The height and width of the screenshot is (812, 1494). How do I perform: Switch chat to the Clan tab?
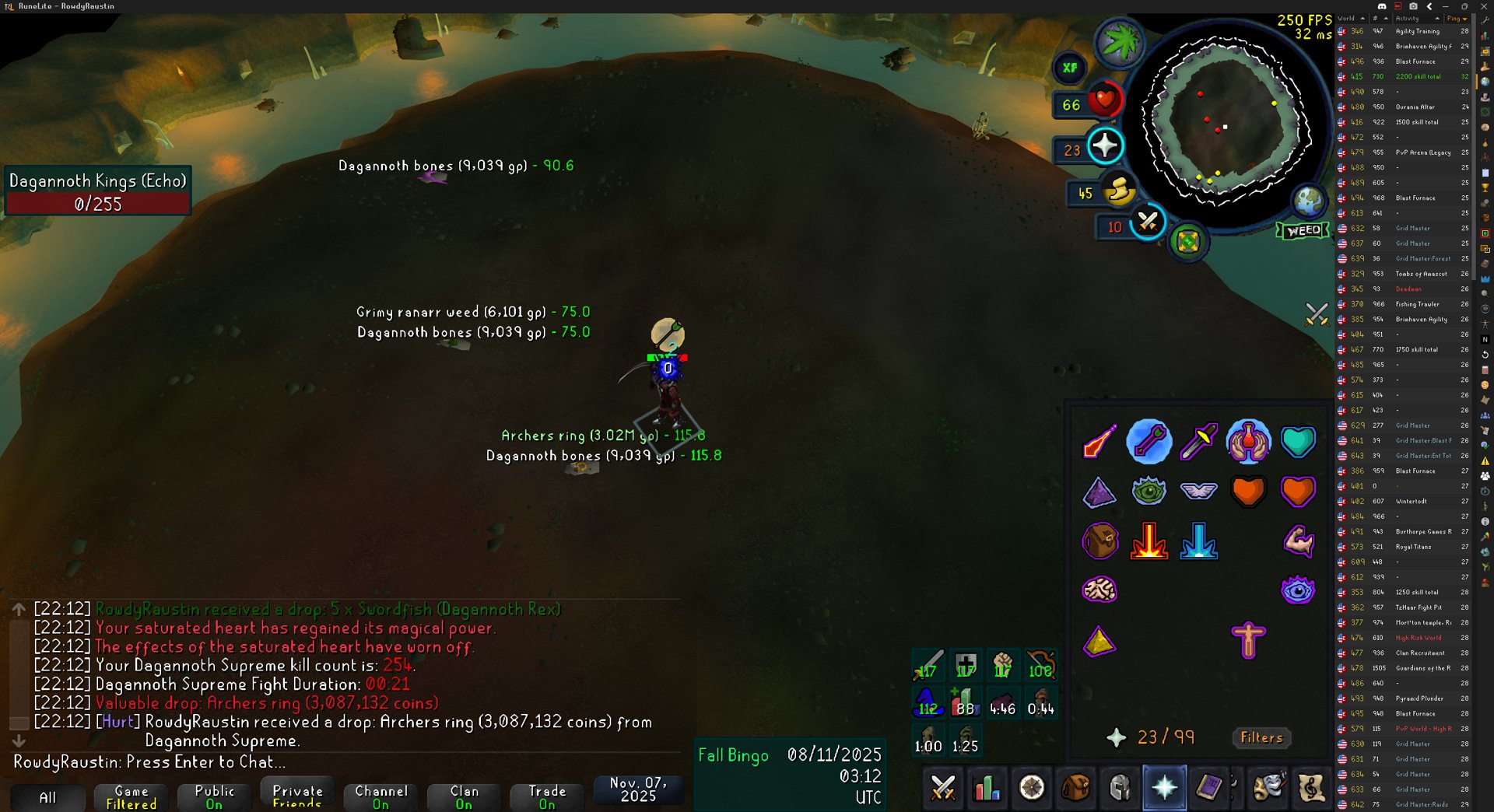pyautogui.click(x=464, y=796)
